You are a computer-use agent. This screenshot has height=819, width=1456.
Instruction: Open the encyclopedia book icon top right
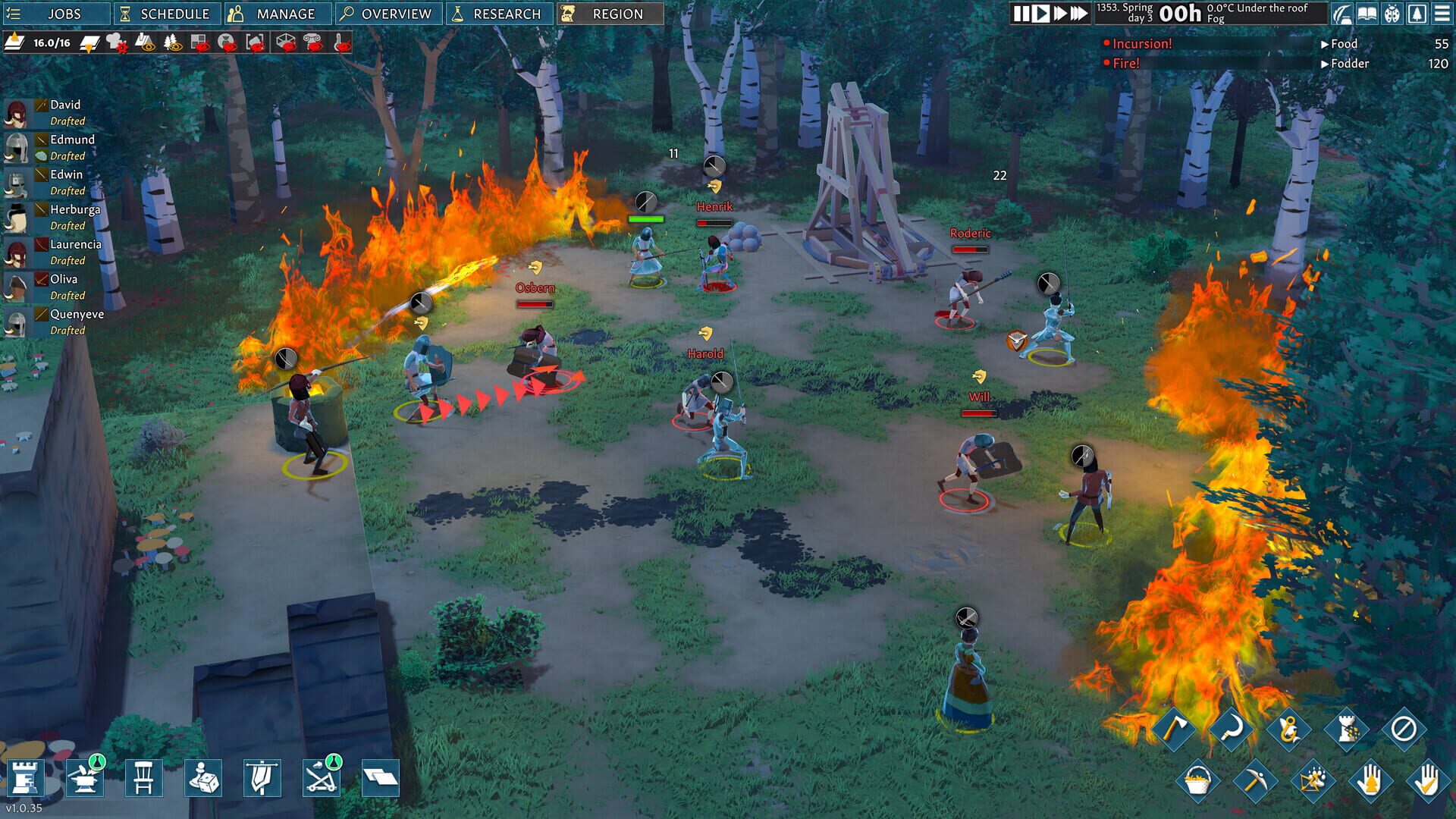coord(1366,14)
